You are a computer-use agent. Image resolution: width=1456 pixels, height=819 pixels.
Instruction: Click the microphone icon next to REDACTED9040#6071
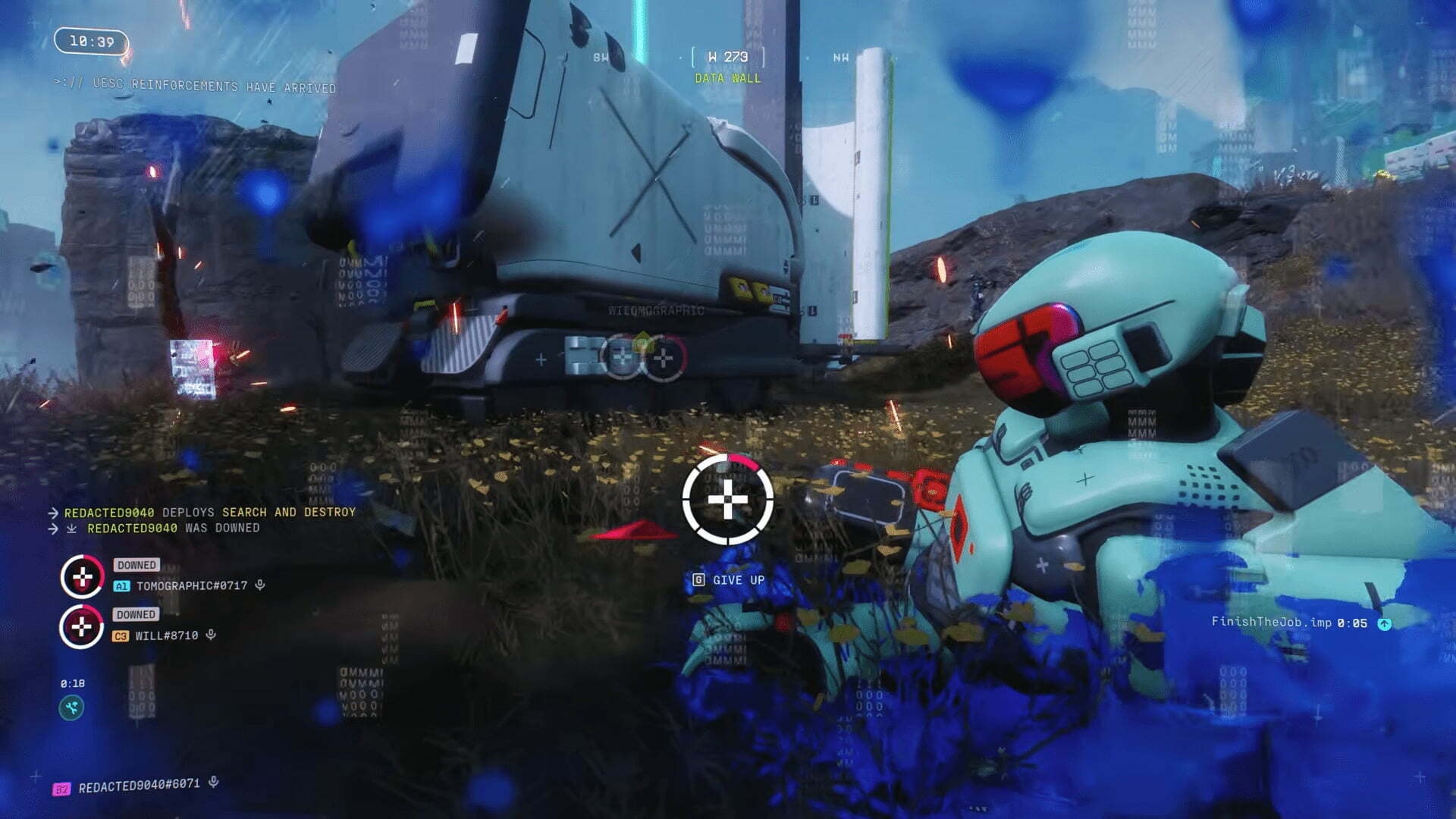click(214, 782)
